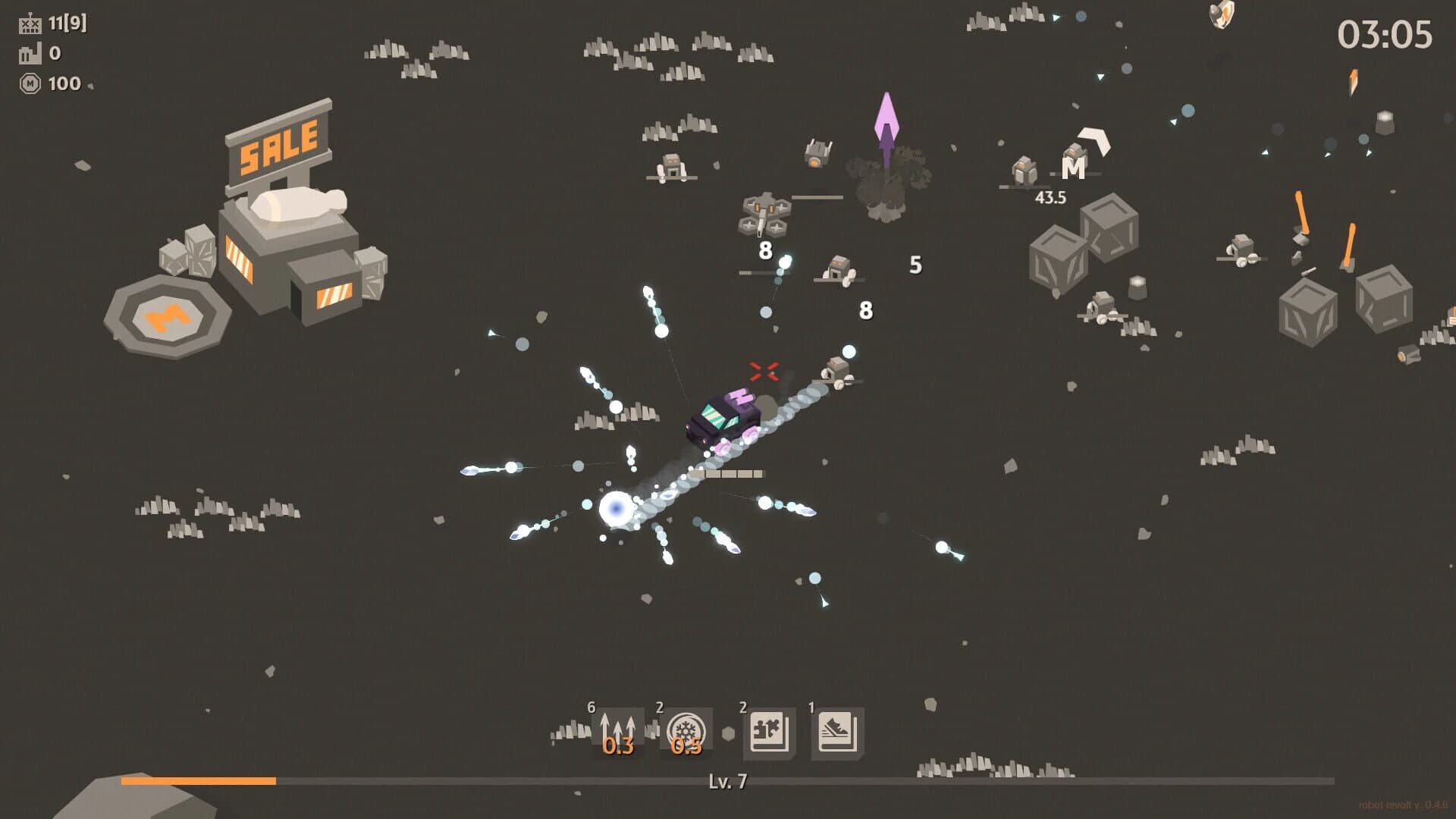Expand the SALE shop signboard
Image resolution: width=1456 pixels, height=819 pixels.
tap(279, 140)
